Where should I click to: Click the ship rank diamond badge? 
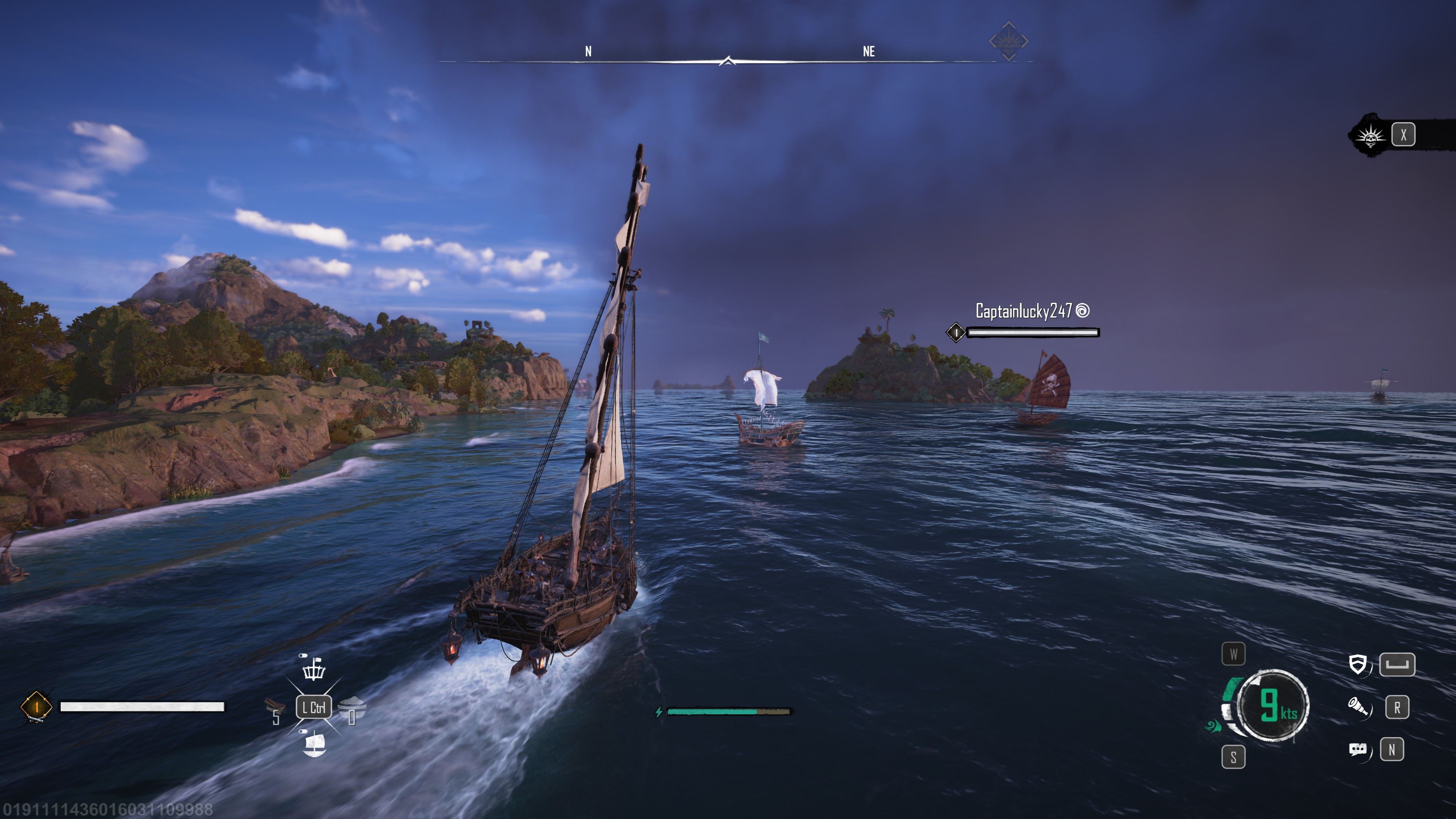pyautogui.click(x=36, y=706)
